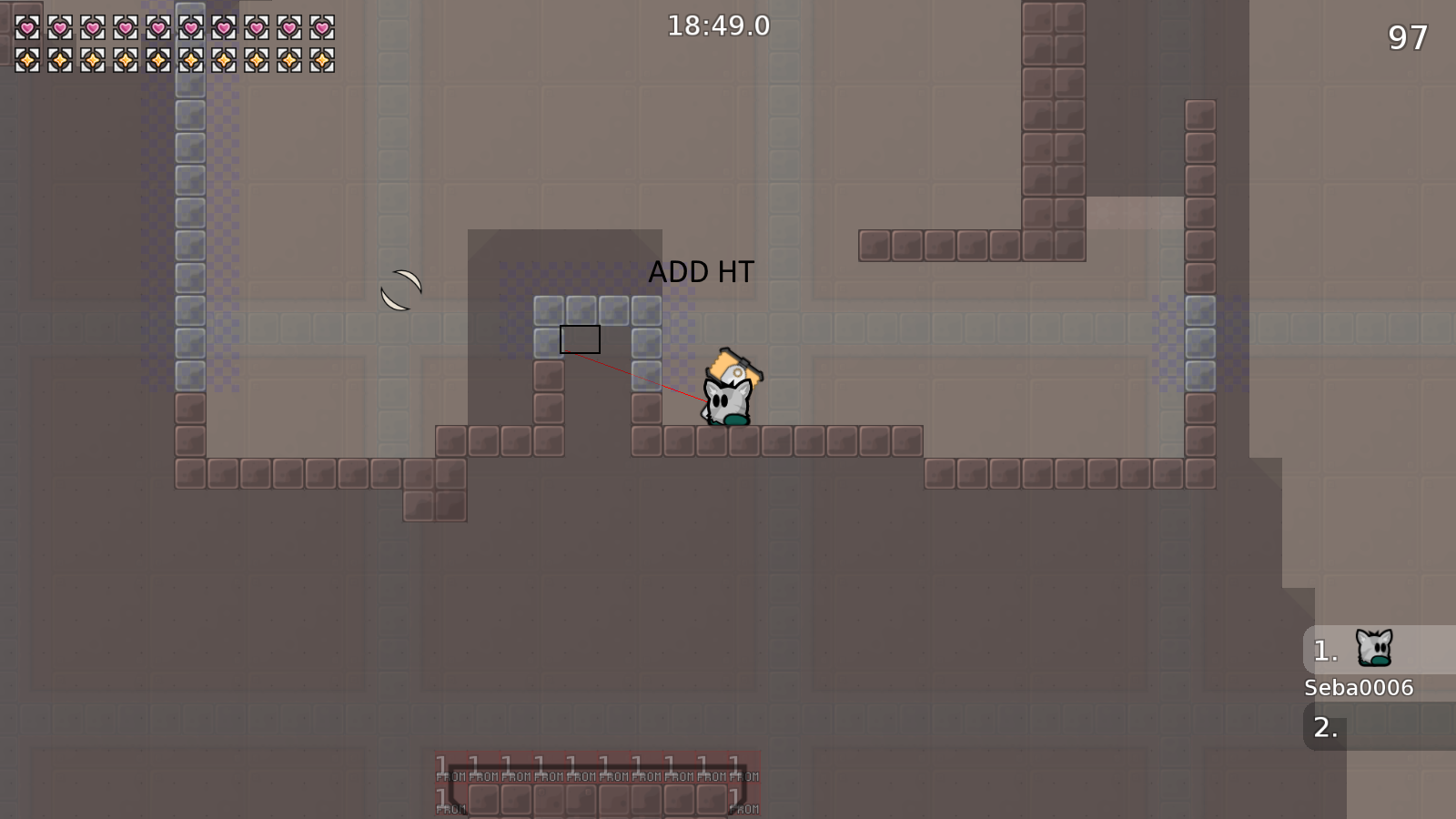Click the first orange star icon

(x=28, y=59)
